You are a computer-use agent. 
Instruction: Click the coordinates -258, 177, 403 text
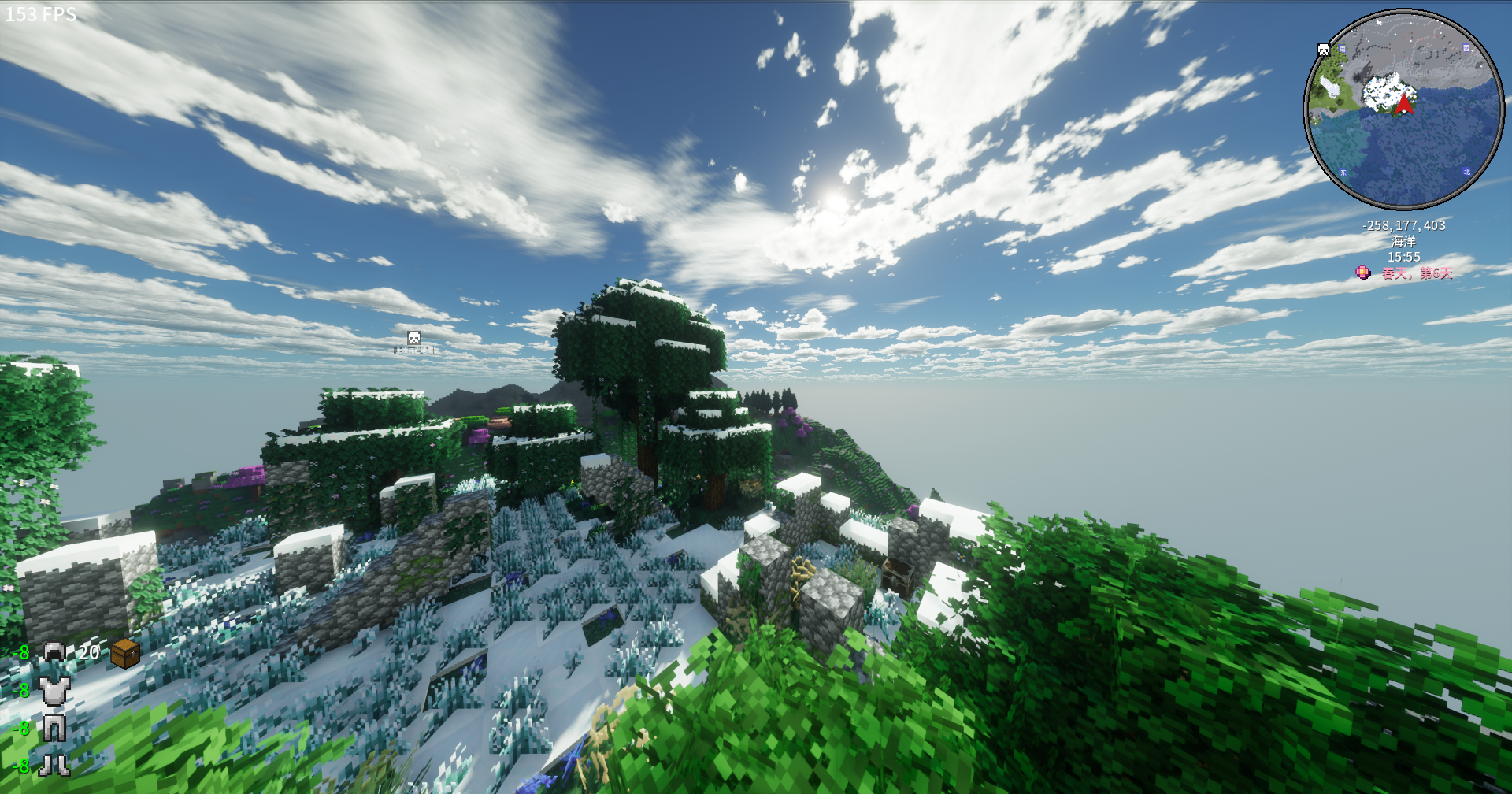(x=1403, y=224)
